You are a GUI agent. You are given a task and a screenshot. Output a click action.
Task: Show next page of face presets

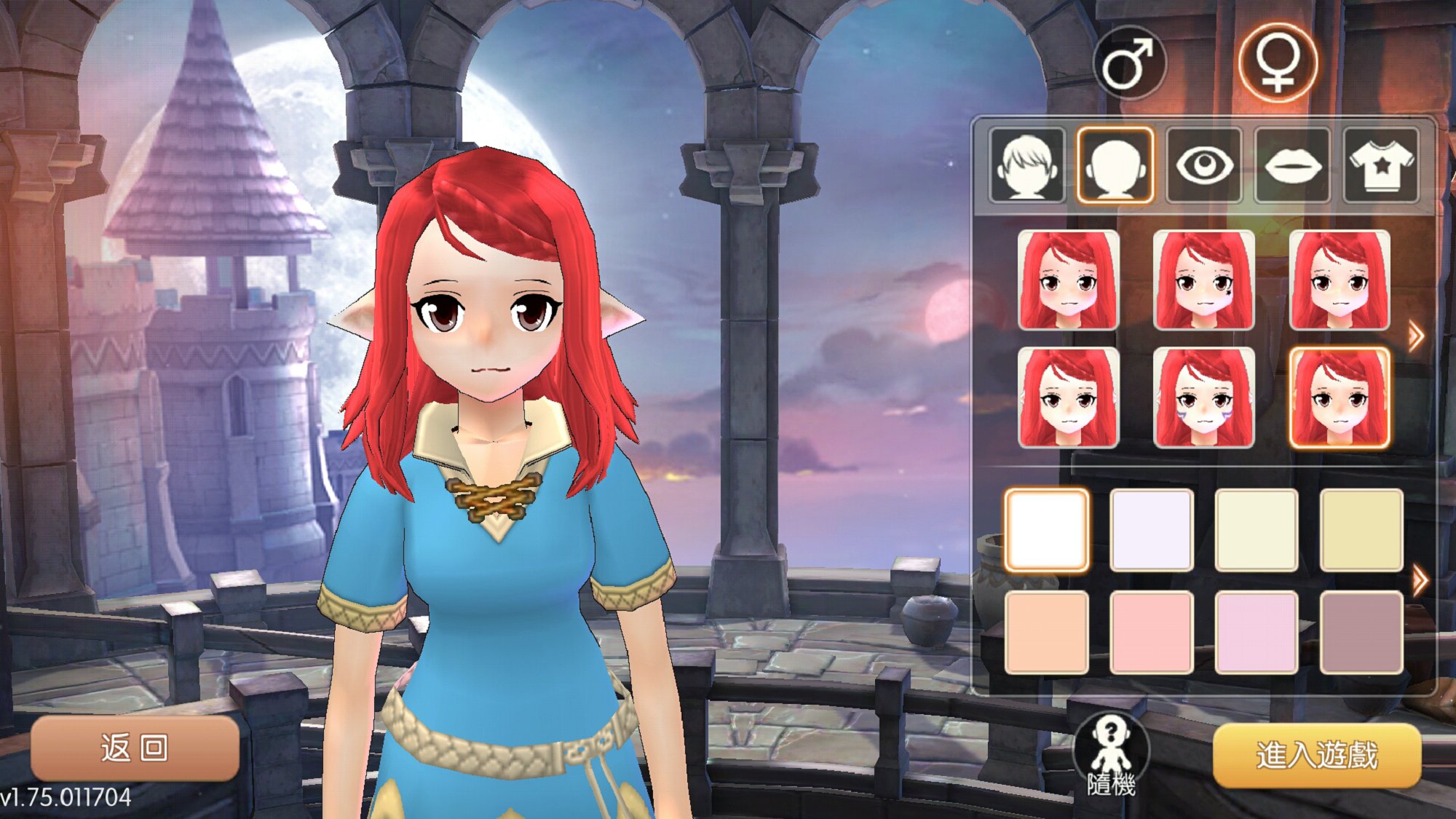coord(1415,336)
